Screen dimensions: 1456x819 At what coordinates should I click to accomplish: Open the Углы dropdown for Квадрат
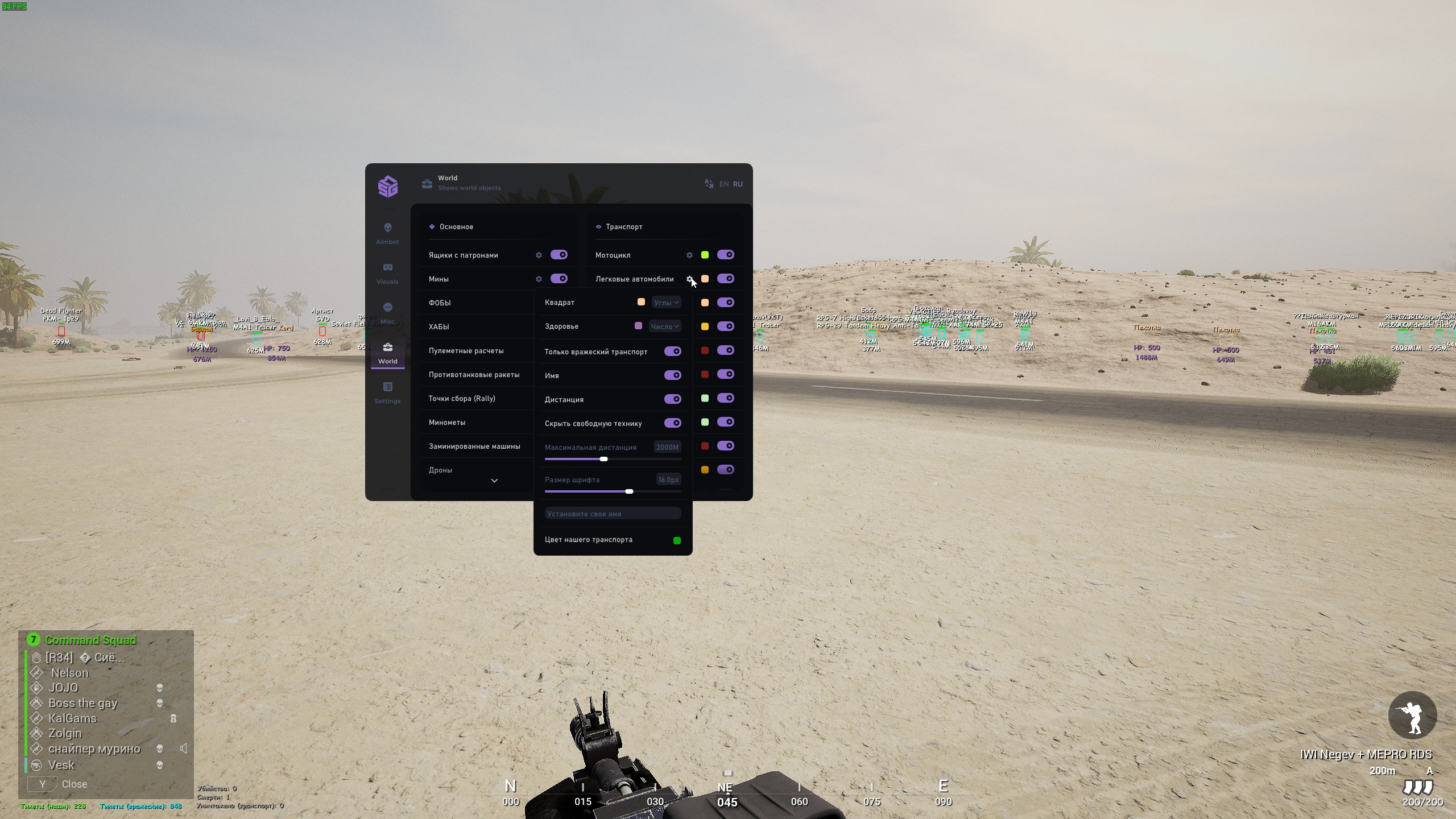pos(665,303)
